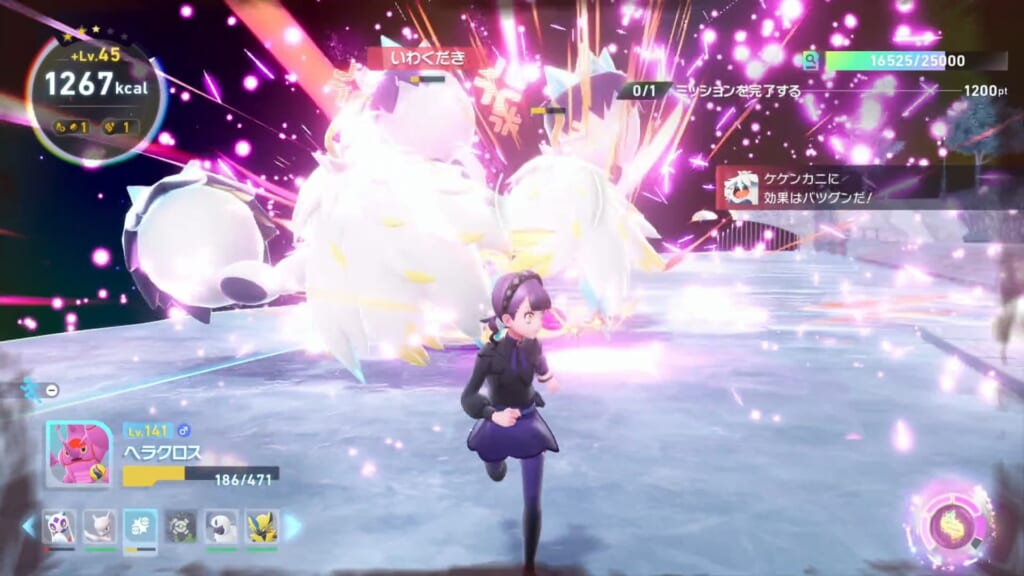Select the Zygarde party slot
This screenshot has width=1024, height=576.
pyautogui.click(x=181, y=526)
